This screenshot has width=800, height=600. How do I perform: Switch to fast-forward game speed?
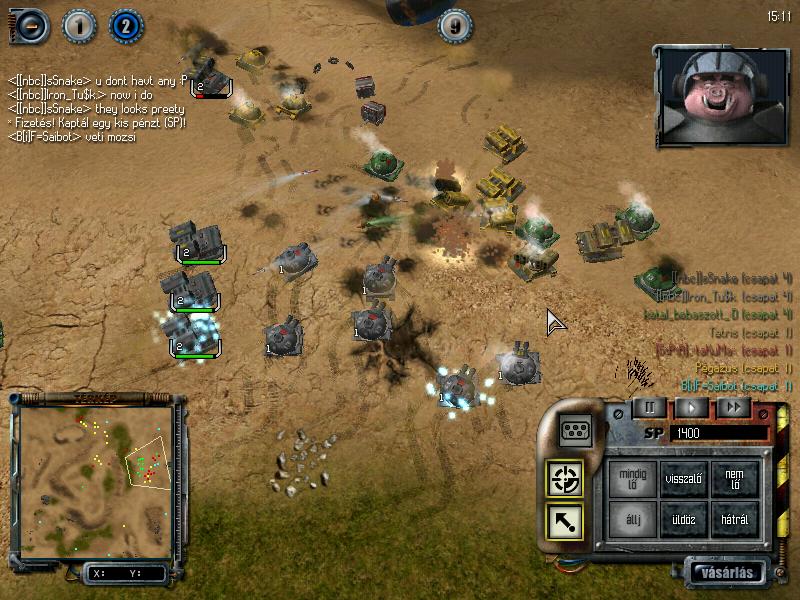click(x=733, y=408)
